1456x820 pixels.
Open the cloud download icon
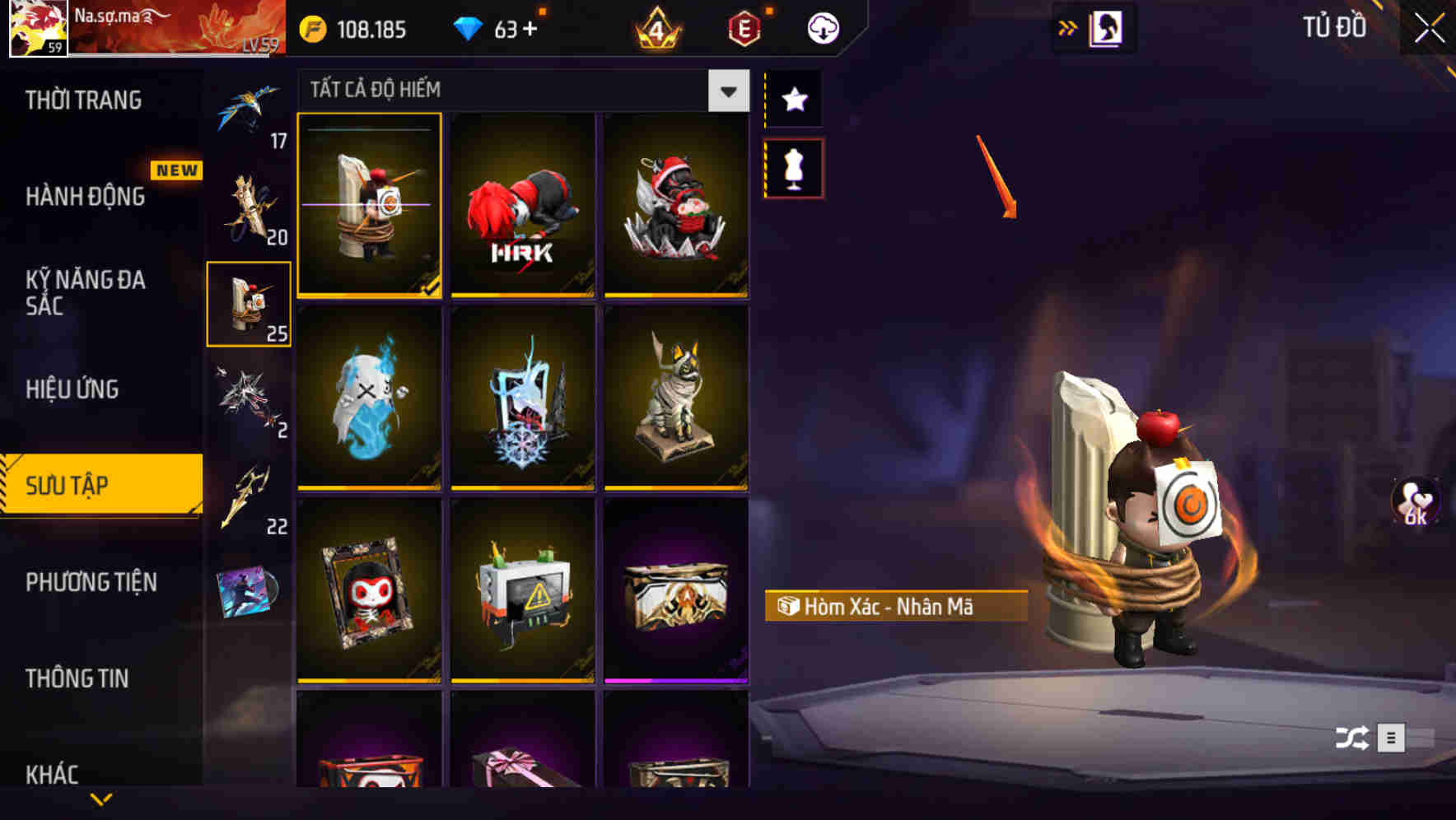[822, 27]
